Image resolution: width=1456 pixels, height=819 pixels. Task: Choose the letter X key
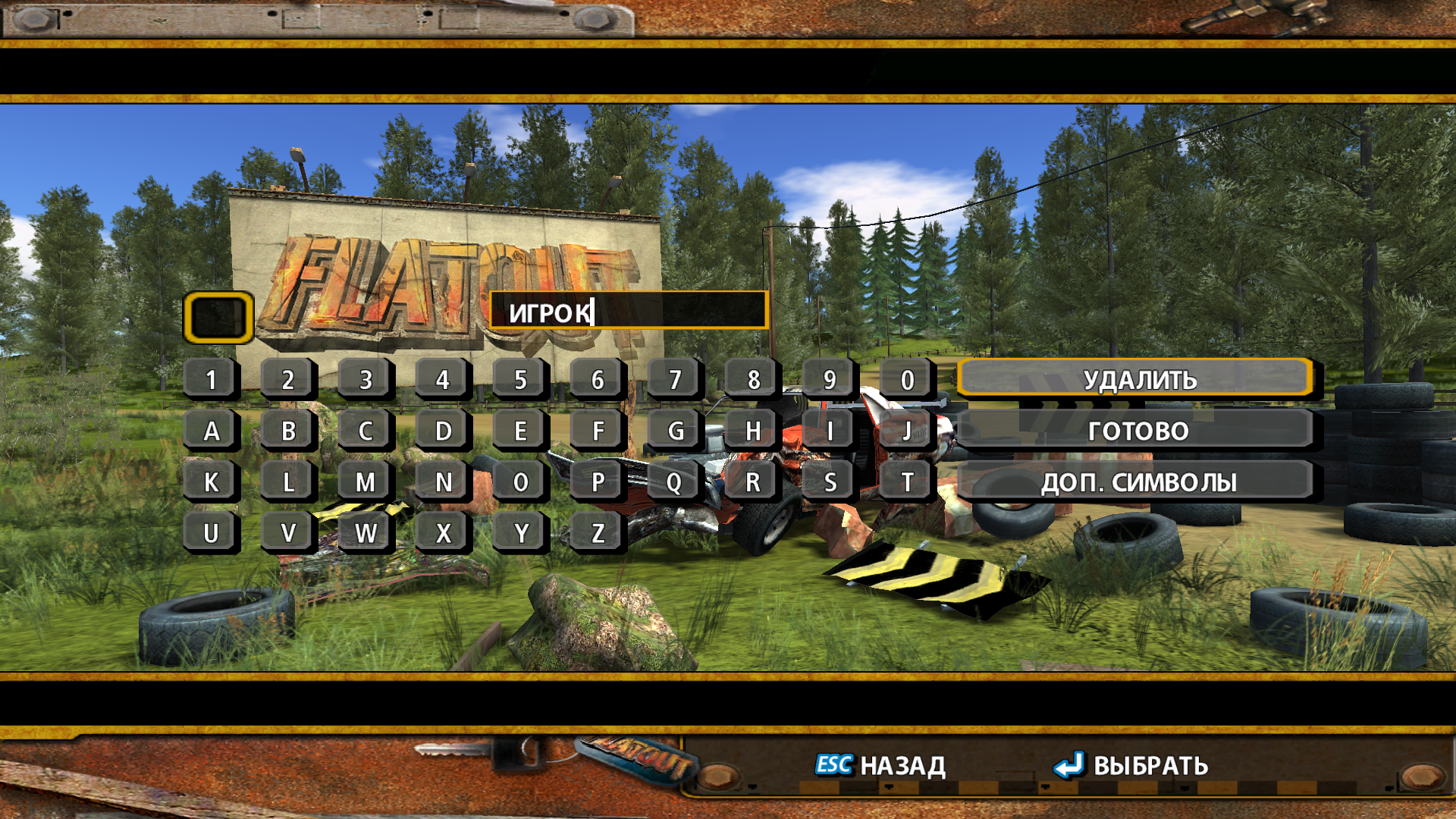pos(444,532)
